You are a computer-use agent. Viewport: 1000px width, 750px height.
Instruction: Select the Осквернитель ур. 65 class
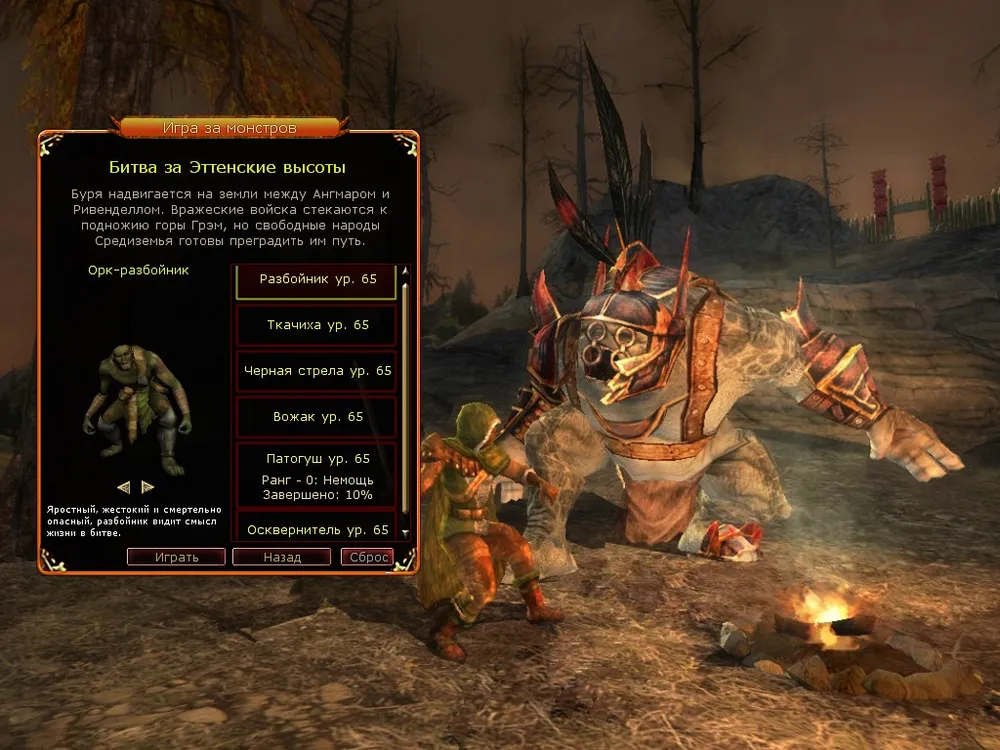click(x=317, y=528)
